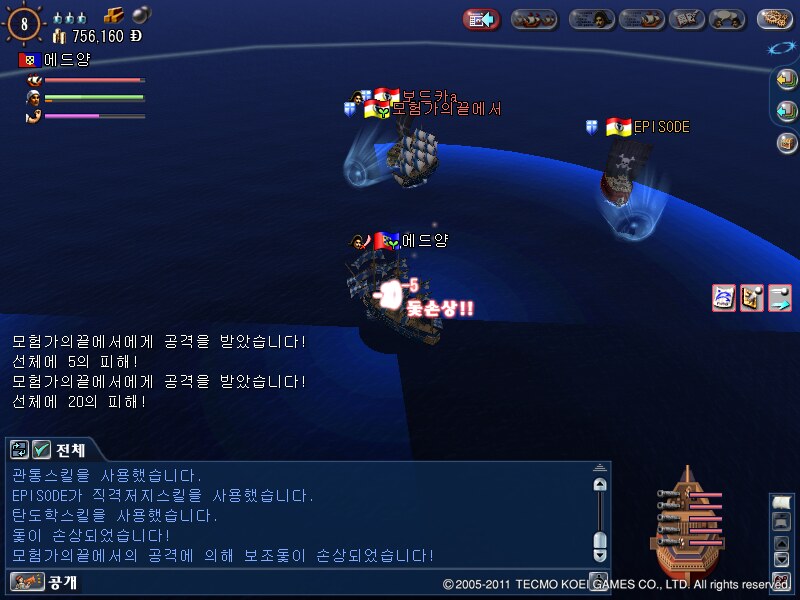Click the white sail control button
Viewport: 800px width, 600px height.
pyautogui.click(x=781, y=503)
